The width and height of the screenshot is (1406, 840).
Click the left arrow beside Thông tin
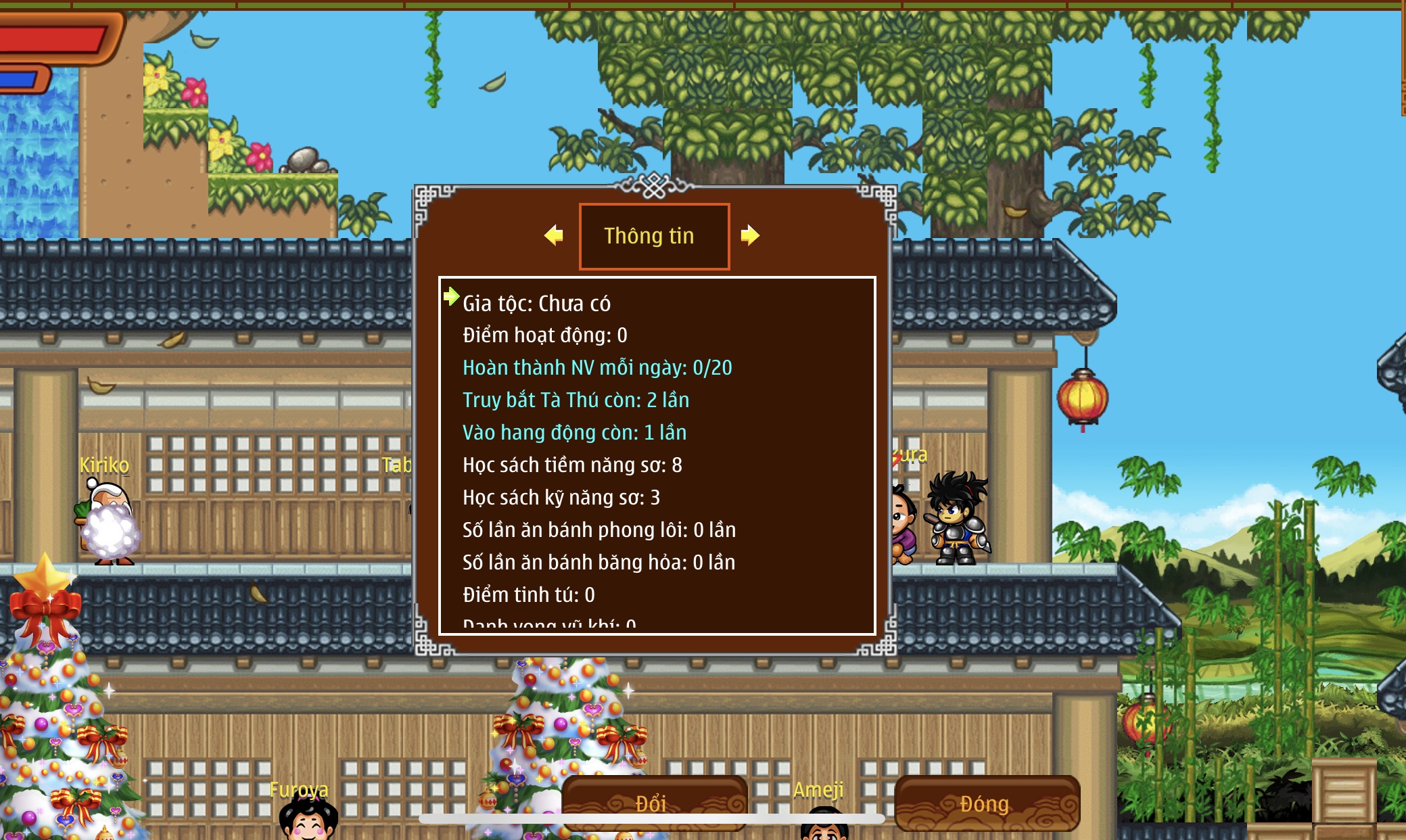tap(554, 235)
